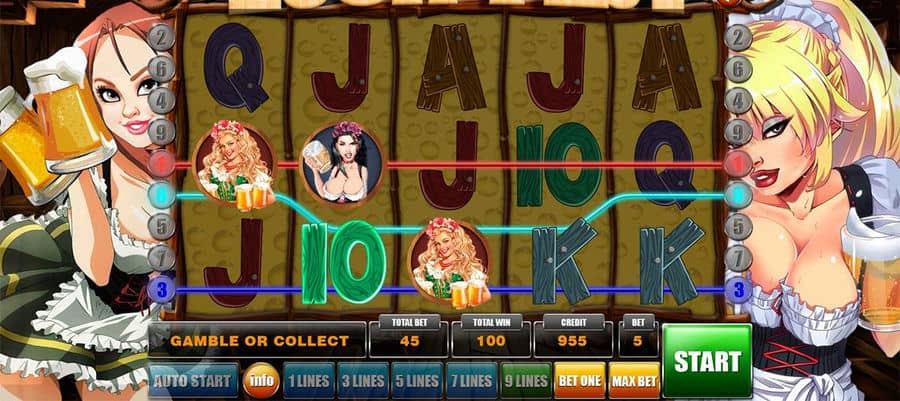The image size is (900, 401).
Task: Select 1 LINES
Action: (308, 381)
